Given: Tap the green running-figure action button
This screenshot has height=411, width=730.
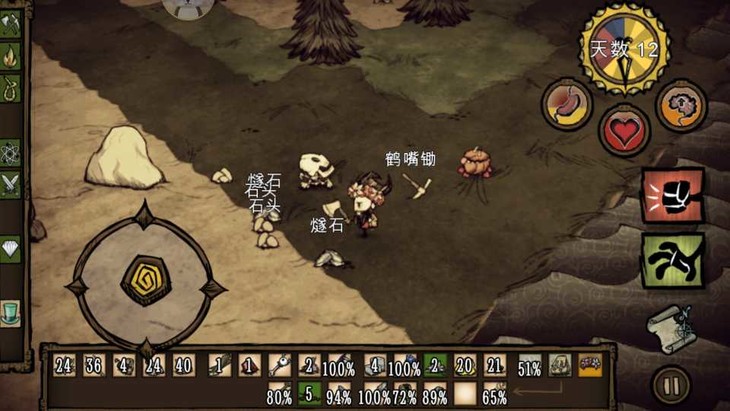Looking at the screenshot, I should pyautogui.click(x=673, y=260).
